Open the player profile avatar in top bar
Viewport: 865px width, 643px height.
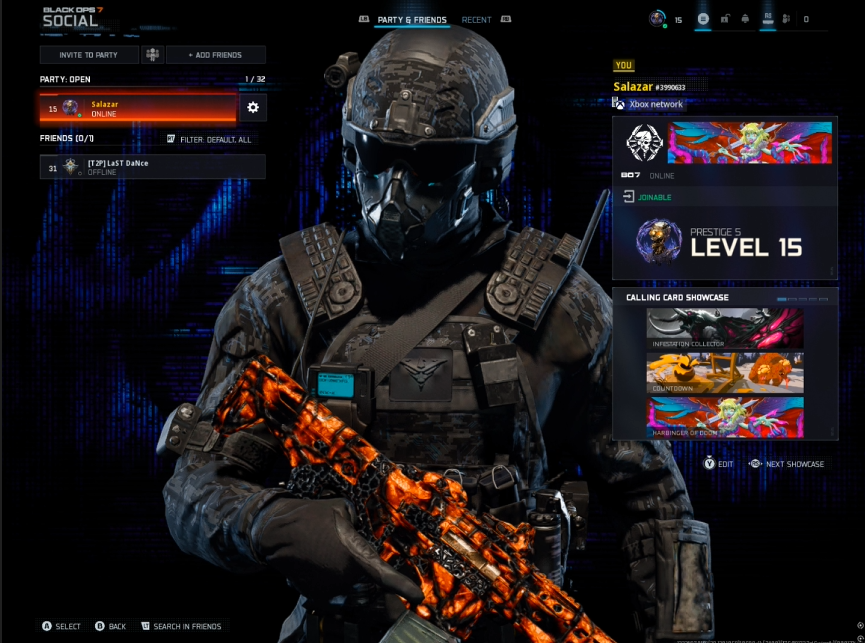point(657,19)
